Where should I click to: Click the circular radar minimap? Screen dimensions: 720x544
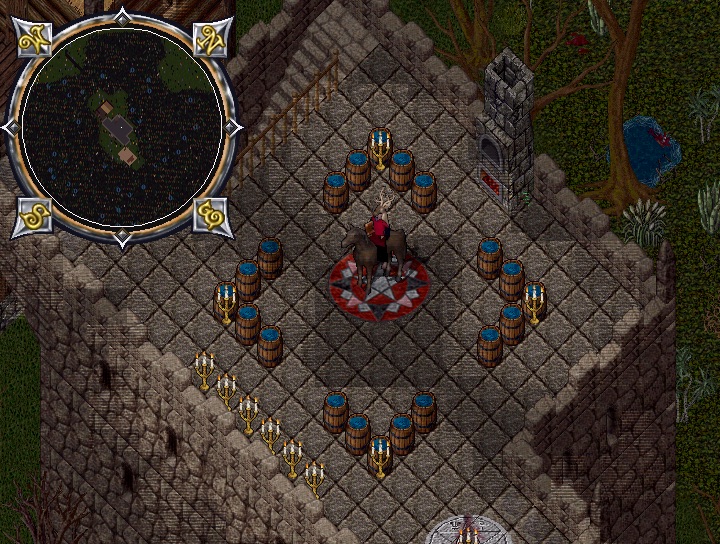120,127
